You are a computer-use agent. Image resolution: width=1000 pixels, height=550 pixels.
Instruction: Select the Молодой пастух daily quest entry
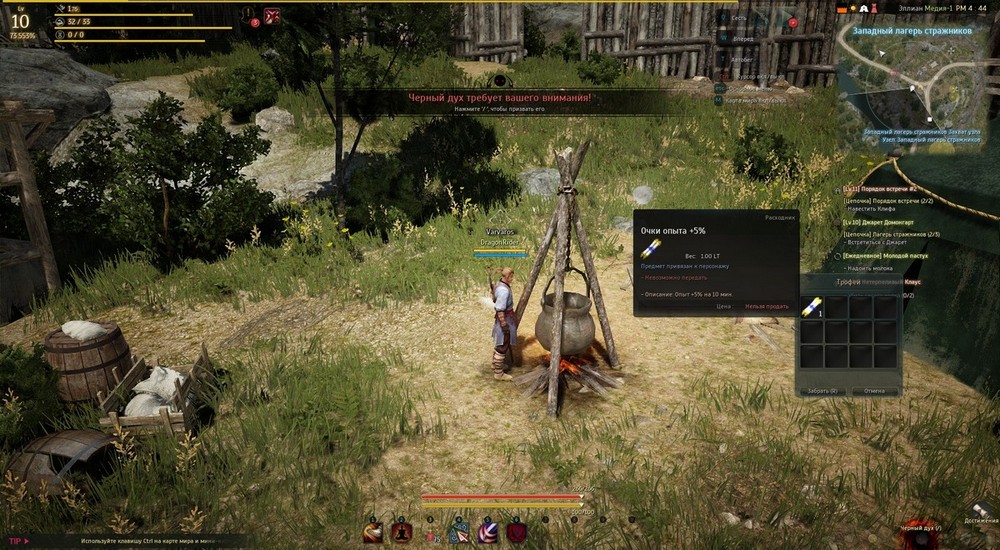(896, 255)
